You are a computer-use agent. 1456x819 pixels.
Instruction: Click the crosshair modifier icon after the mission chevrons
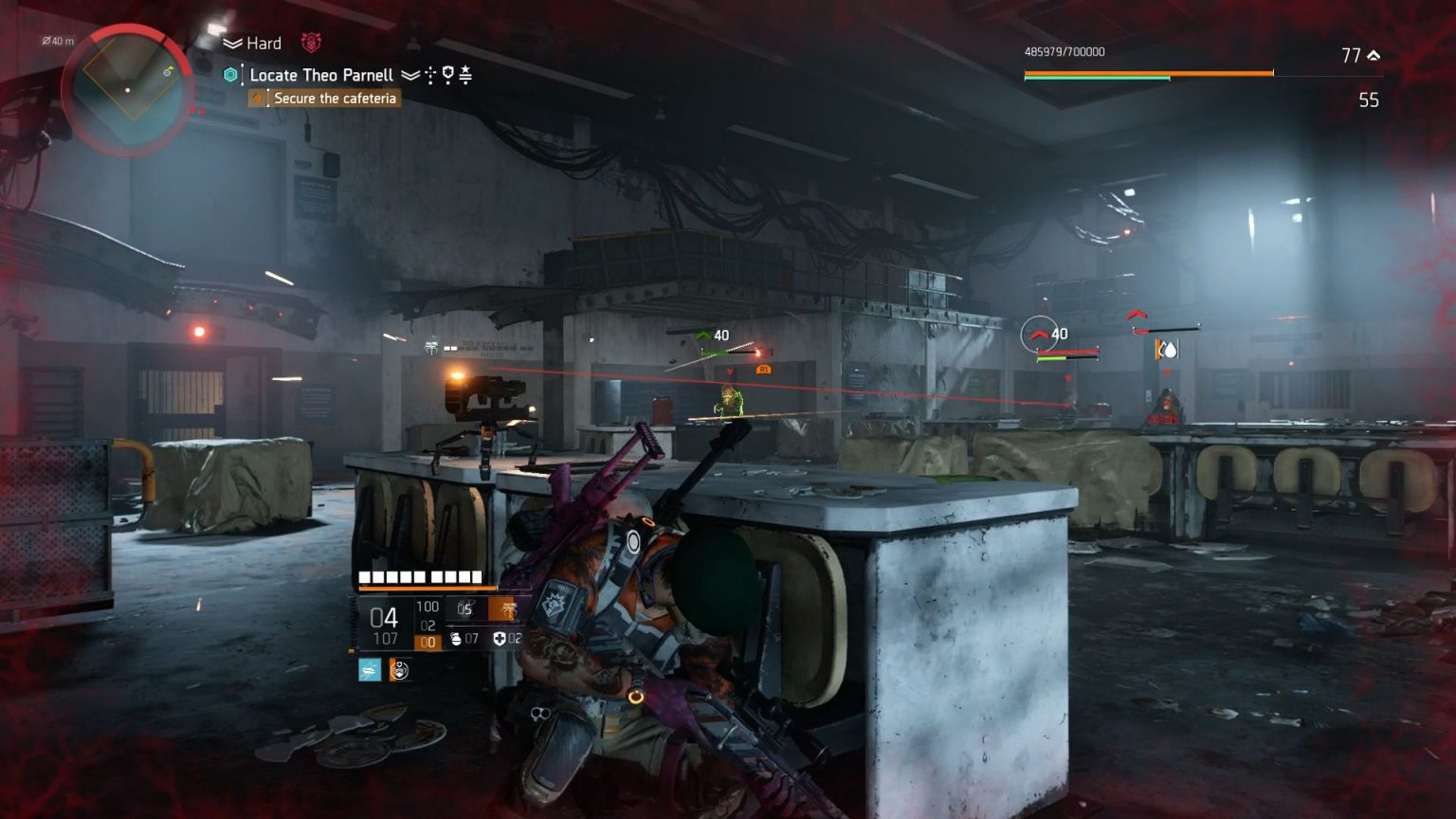[x=430, y=76]
